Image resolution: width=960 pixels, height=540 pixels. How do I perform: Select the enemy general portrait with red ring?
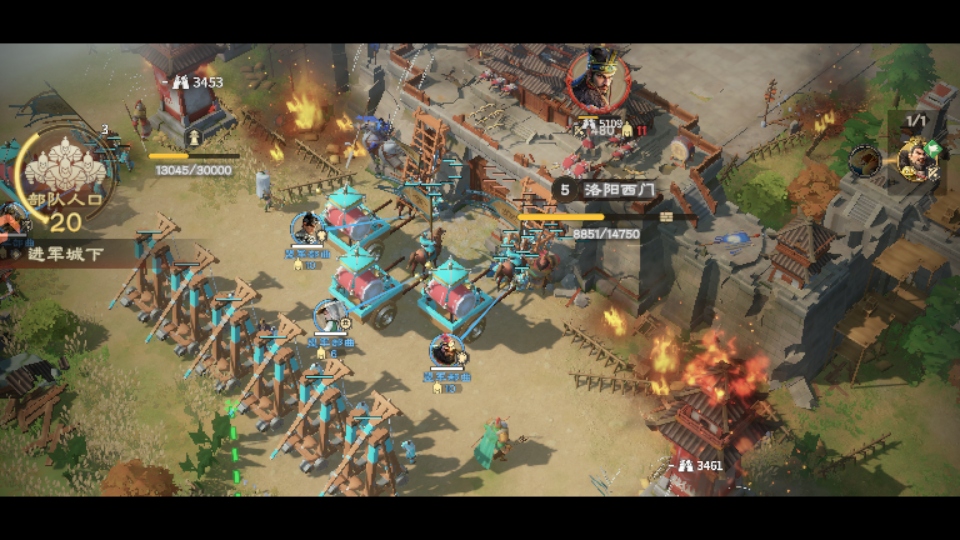tap(599, 80)
